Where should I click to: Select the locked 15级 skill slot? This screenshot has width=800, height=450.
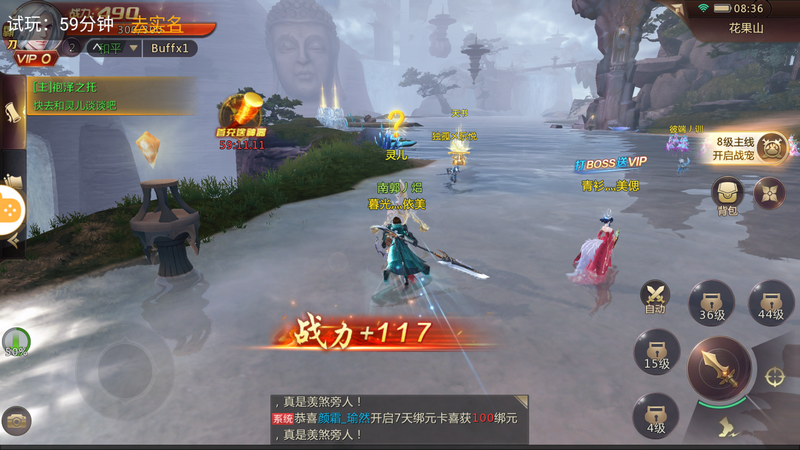click(x=656, y=352)
